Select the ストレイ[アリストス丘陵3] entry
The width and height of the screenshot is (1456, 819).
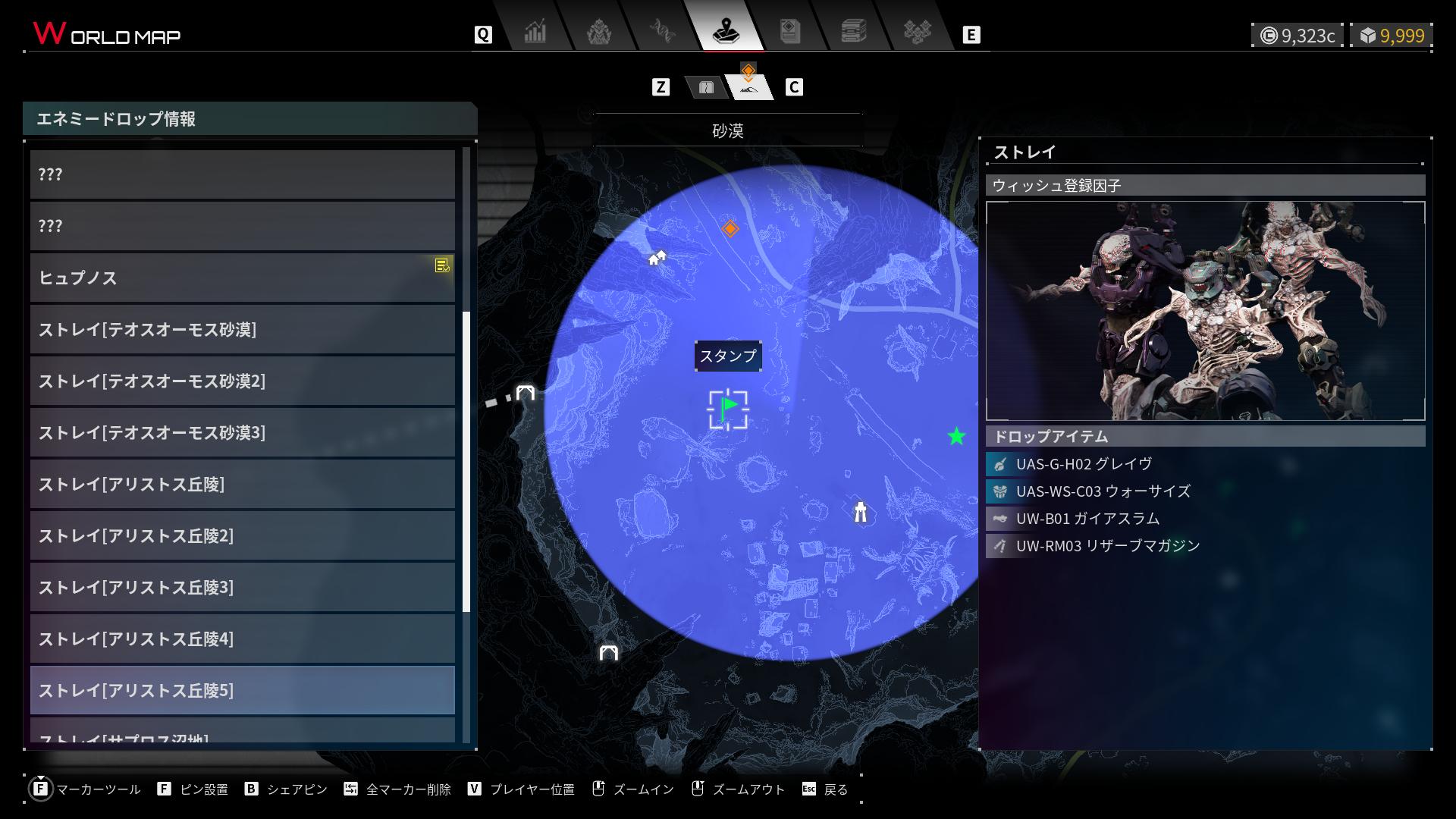pos(243,587)
